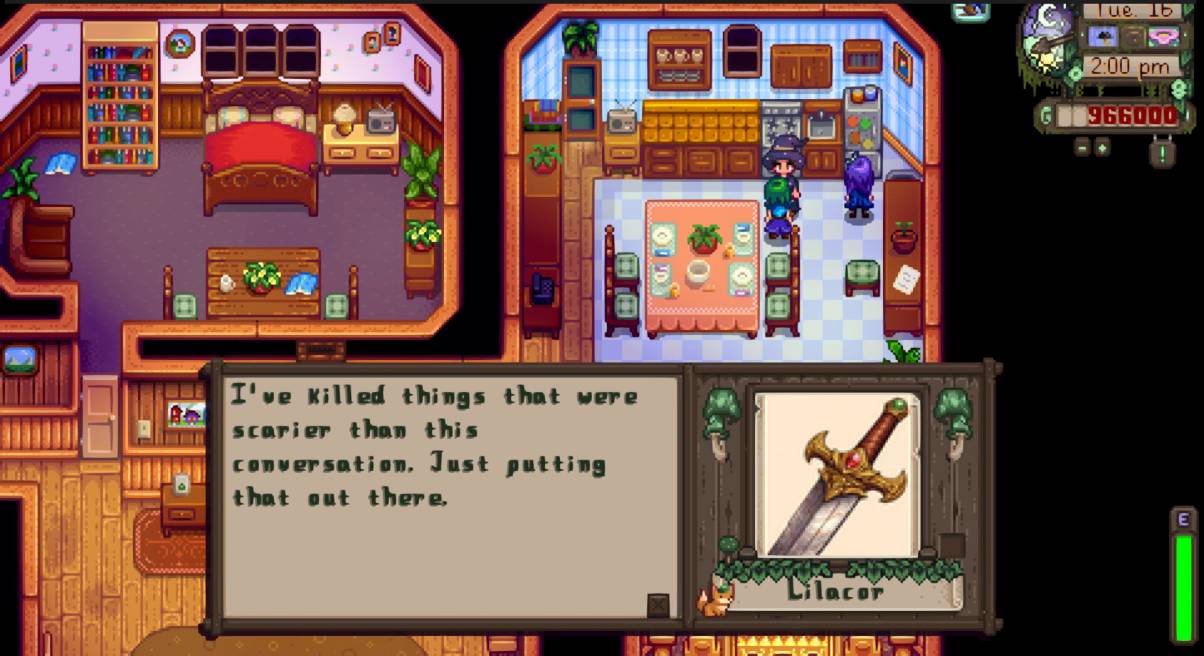Viewport: 1204px width, 656px height.
Task: Zoom in with the plus button
Action: [x=1102, y=147]
